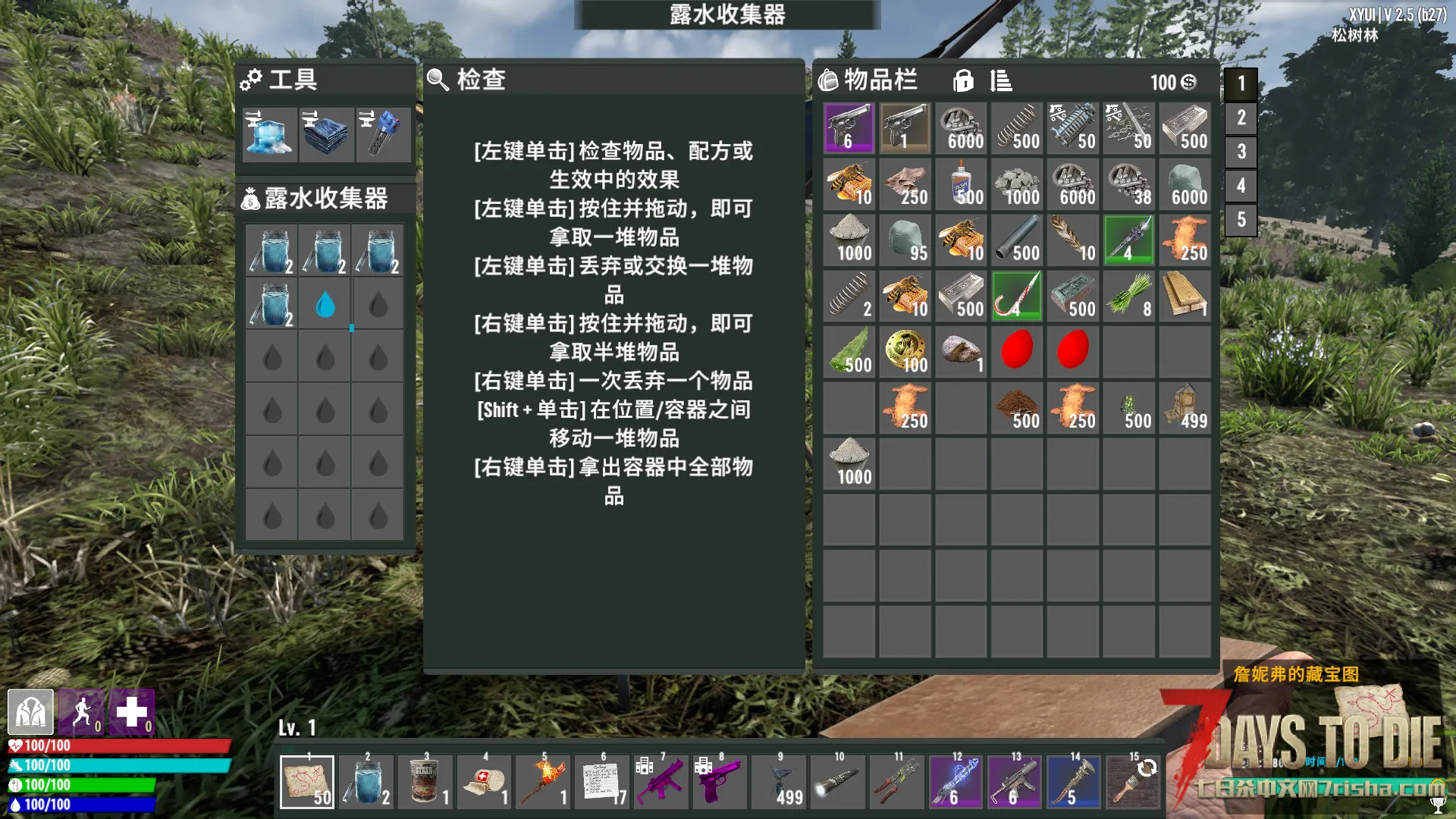Toggle the inventory lock button
Viewport: 1456px width, 819px height.
click(x=963, y=80)
